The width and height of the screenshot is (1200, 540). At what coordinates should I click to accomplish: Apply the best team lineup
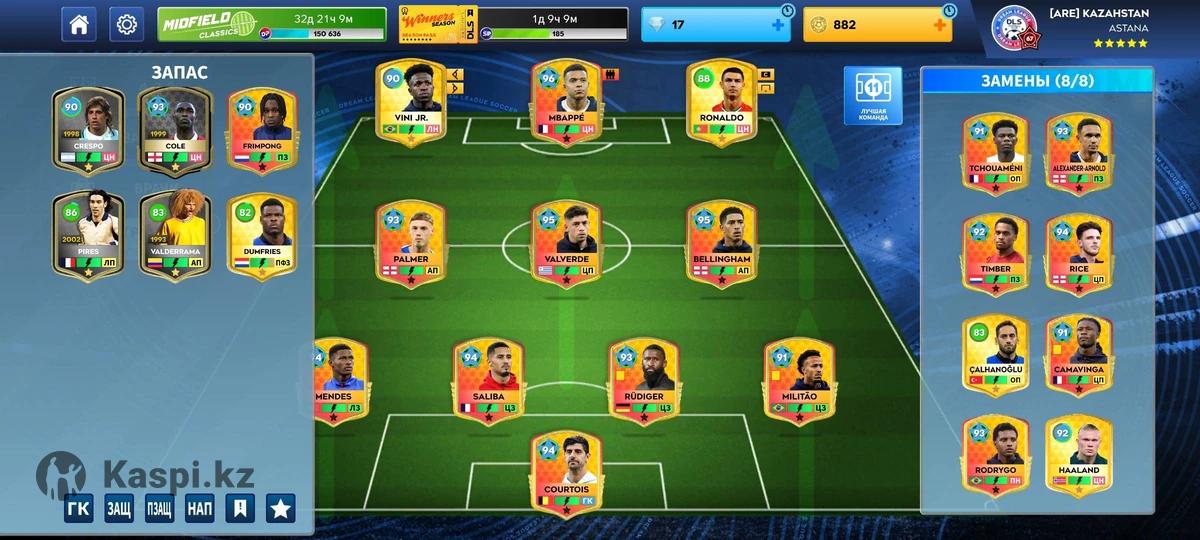coord(872,96)
